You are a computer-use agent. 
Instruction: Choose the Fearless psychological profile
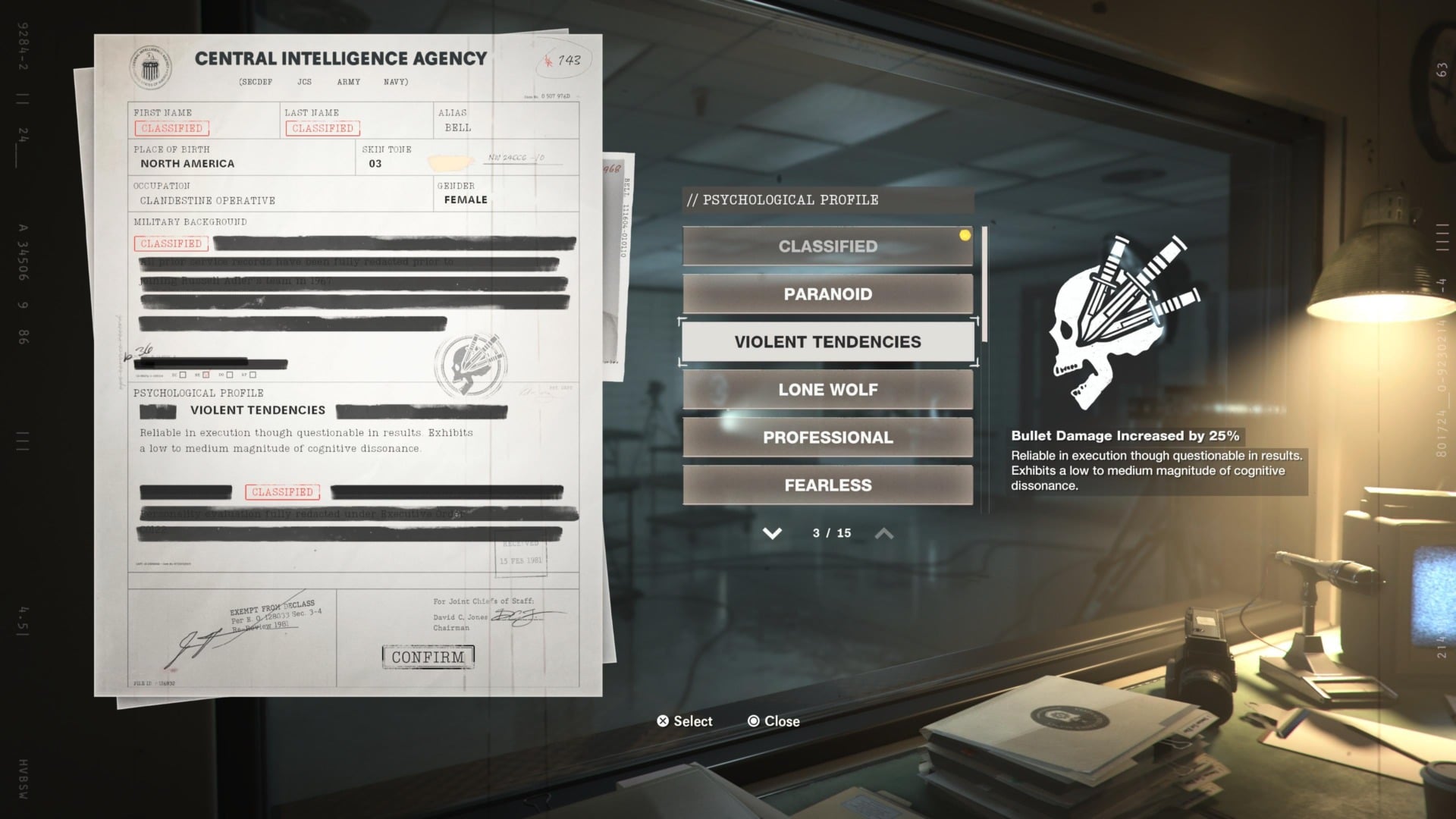[x=827, y=485]
